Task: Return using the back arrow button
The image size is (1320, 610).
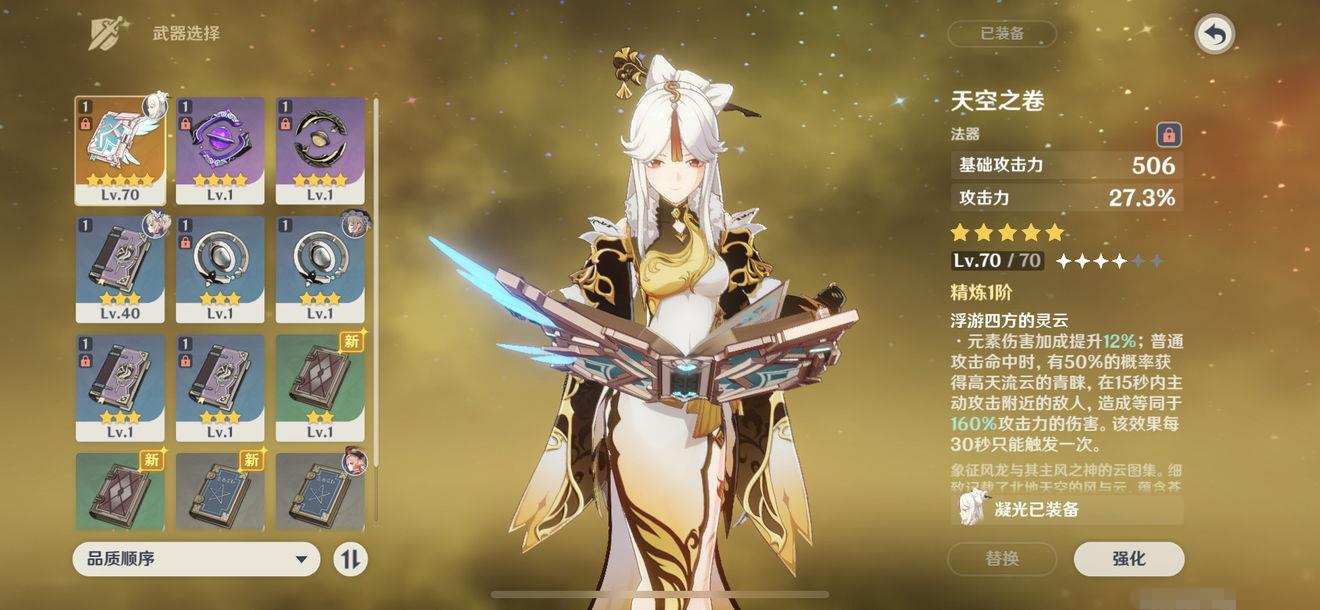Action: point(1214,35)
